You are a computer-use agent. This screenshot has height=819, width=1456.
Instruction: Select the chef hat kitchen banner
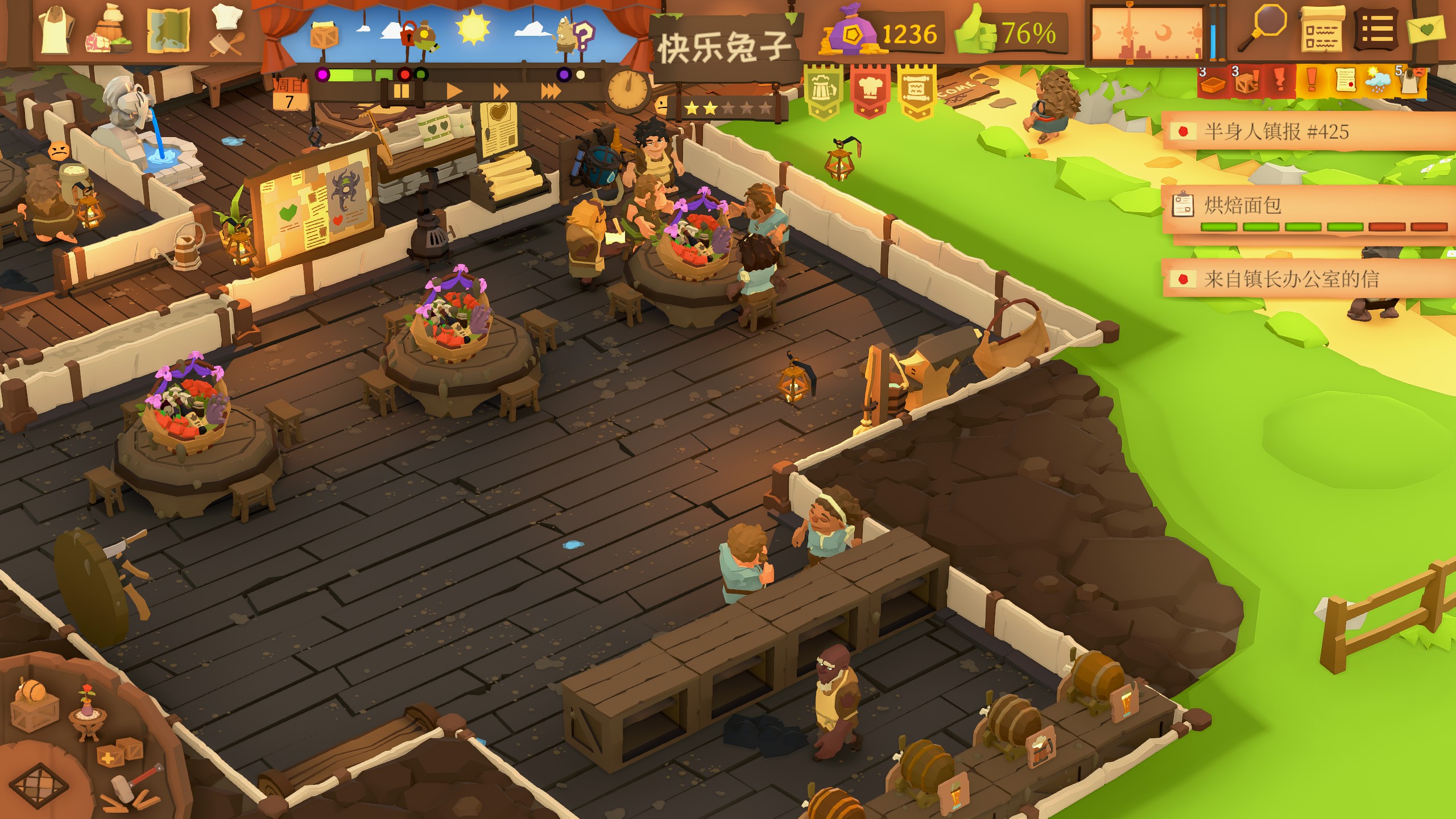pyautogui.click(x=870, y=92)
